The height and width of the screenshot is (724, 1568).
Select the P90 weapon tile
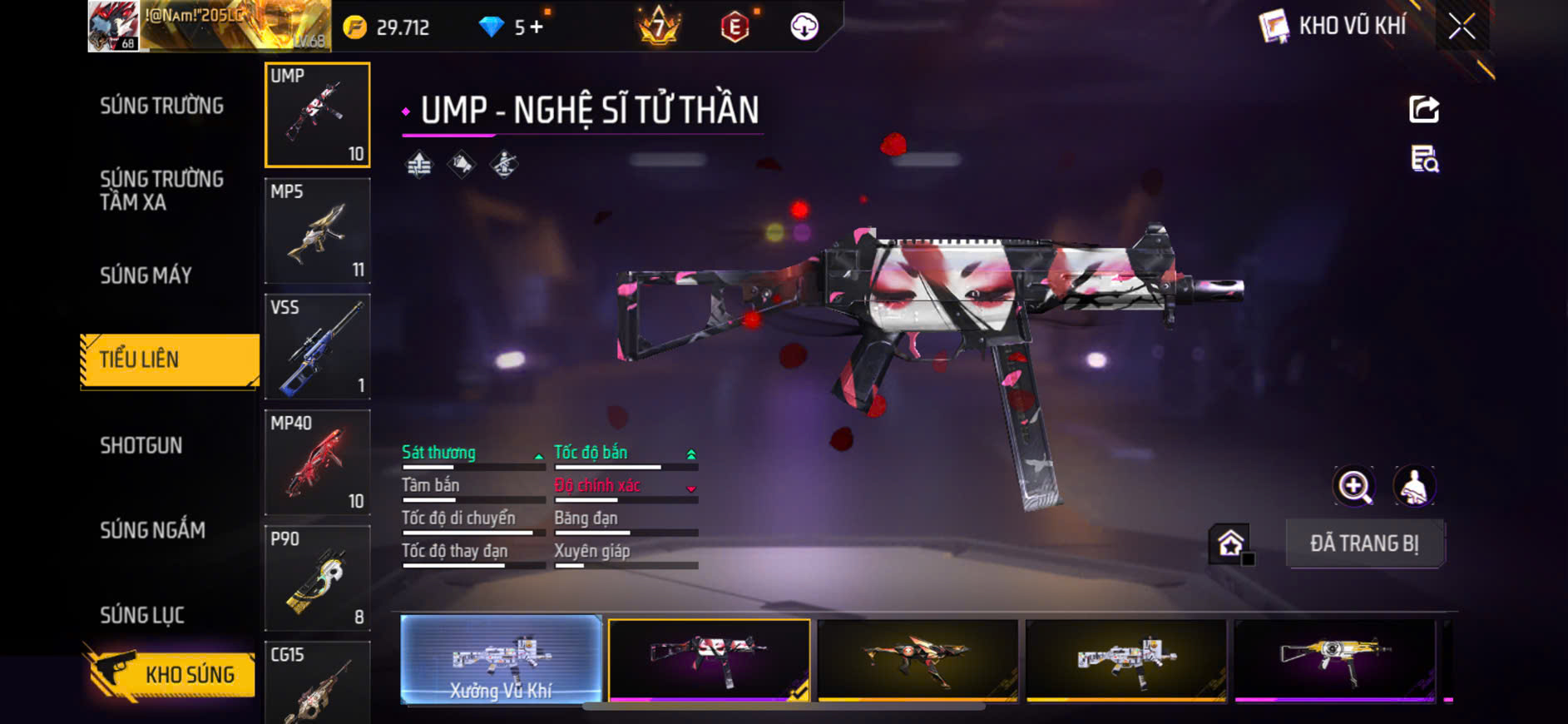click(x=317, y=578)
